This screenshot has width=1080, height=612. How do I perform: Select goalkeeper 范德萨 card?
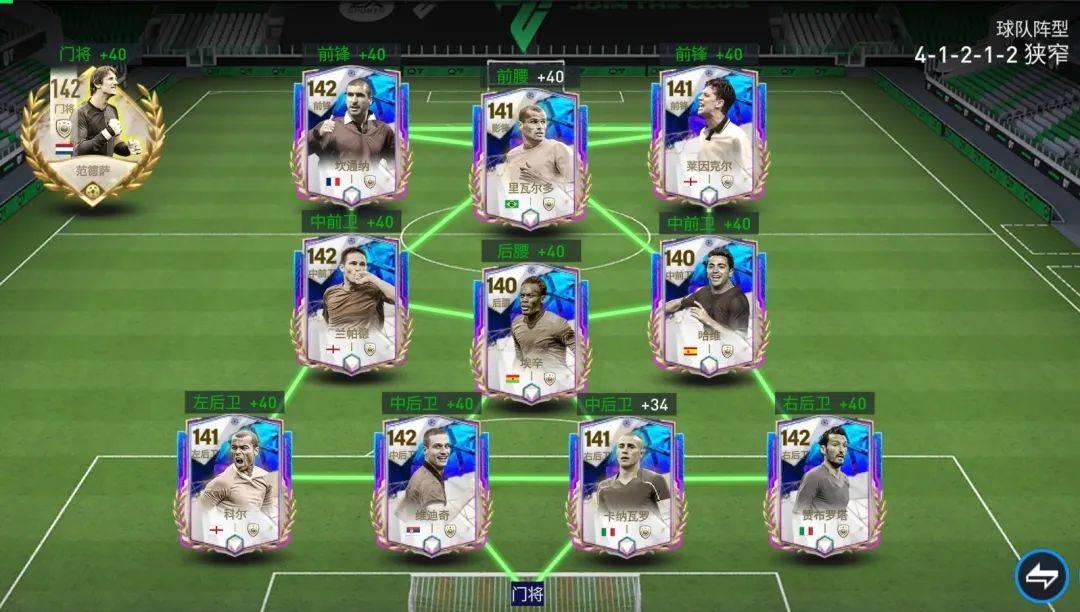point(95,132)
